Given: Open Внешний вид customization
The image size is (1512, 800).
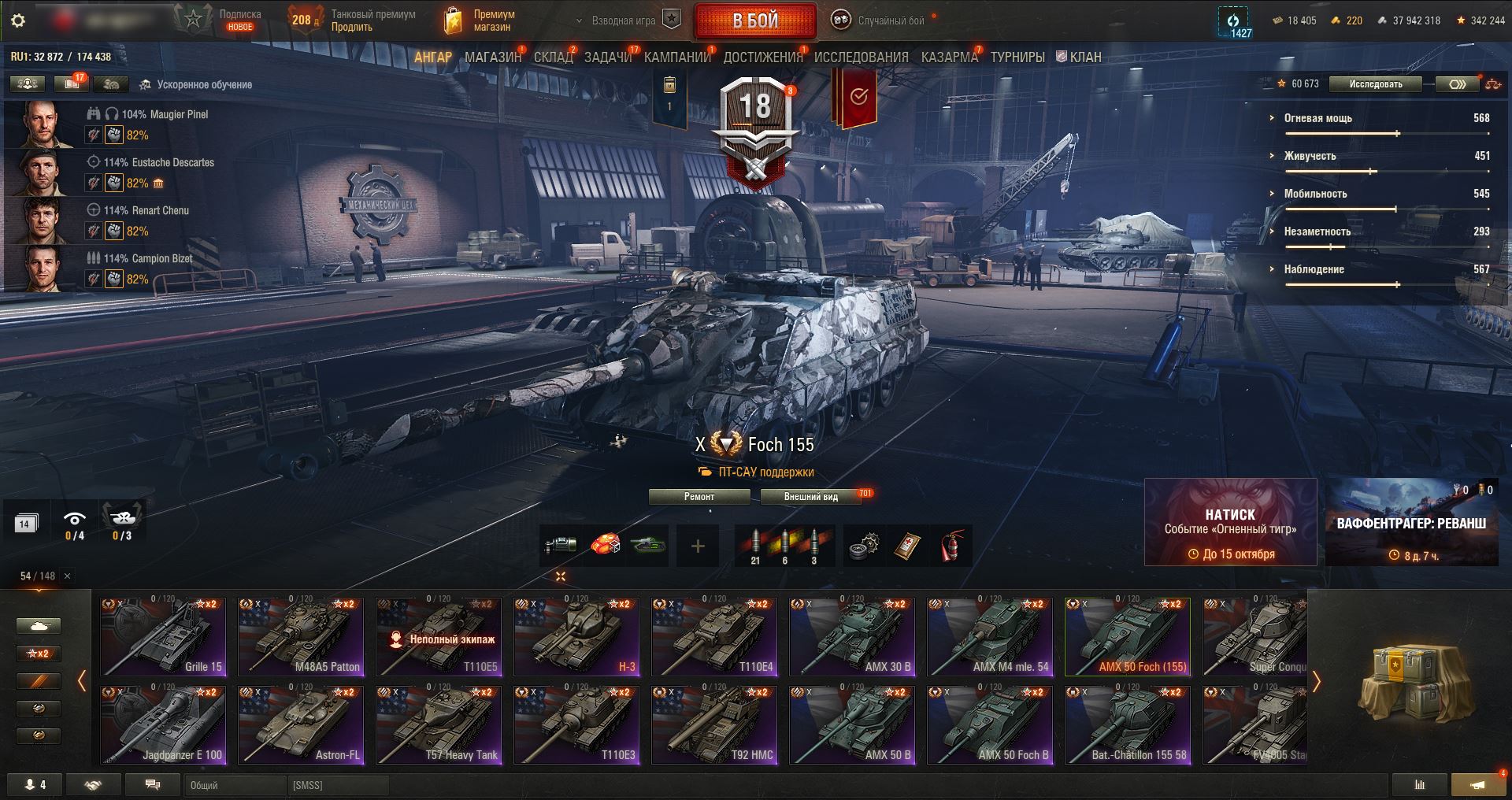Looking at the screenshot, I should click(810, 497).
